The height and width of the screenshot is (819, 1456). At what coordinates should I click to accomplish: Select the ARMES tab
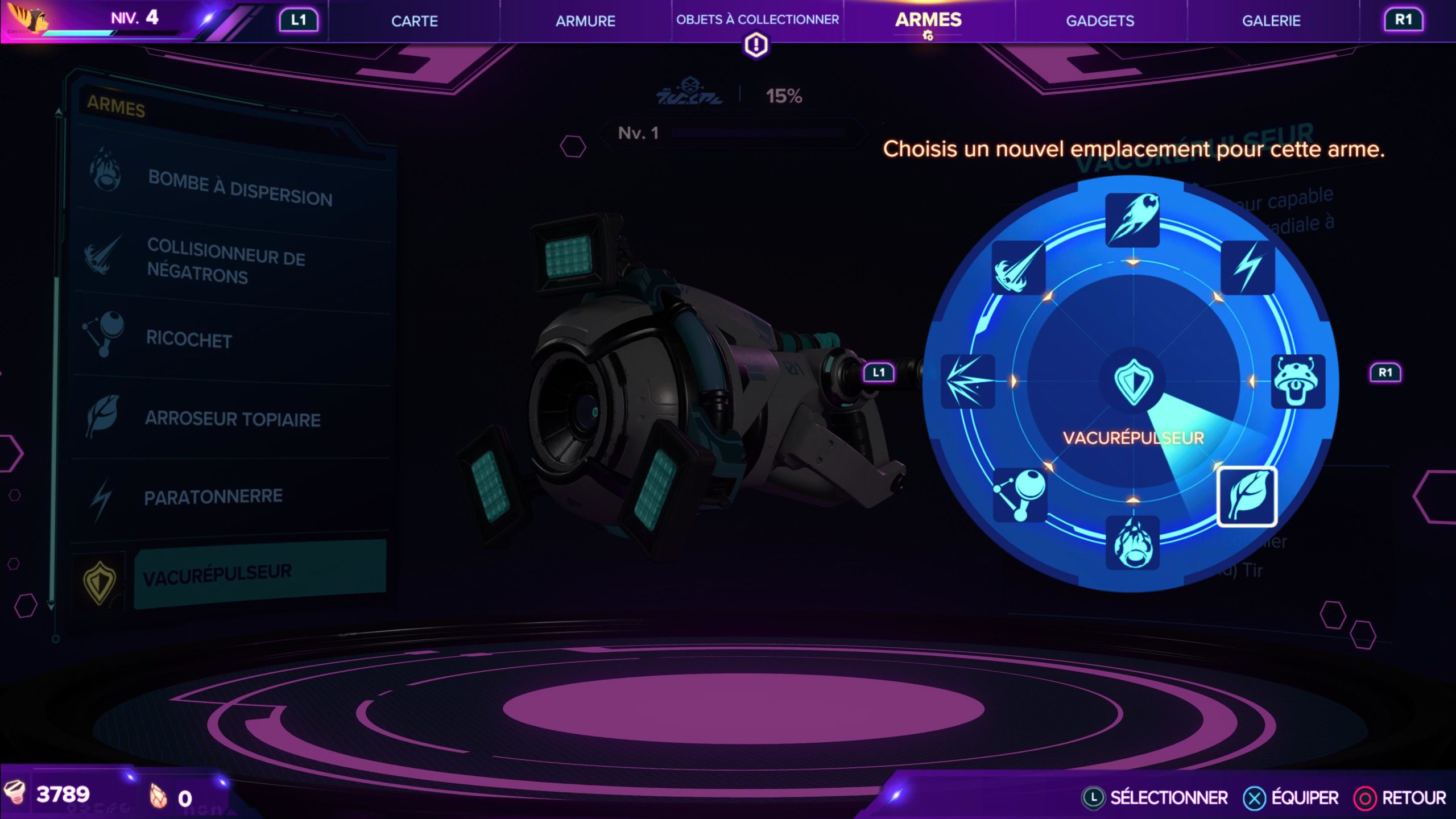click(928, 20)
